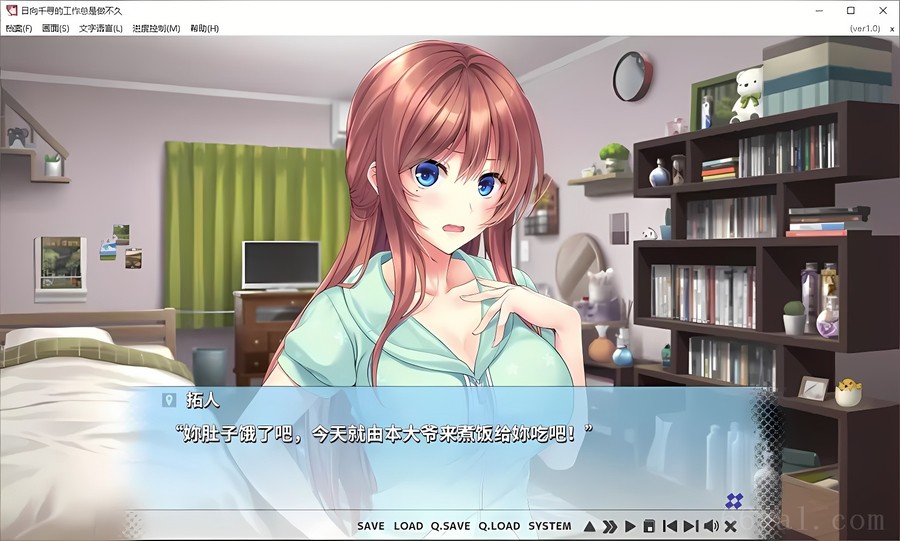
Task: Open the SYSTEM settings
Action: pyautogui.click(x=550, y=526)
